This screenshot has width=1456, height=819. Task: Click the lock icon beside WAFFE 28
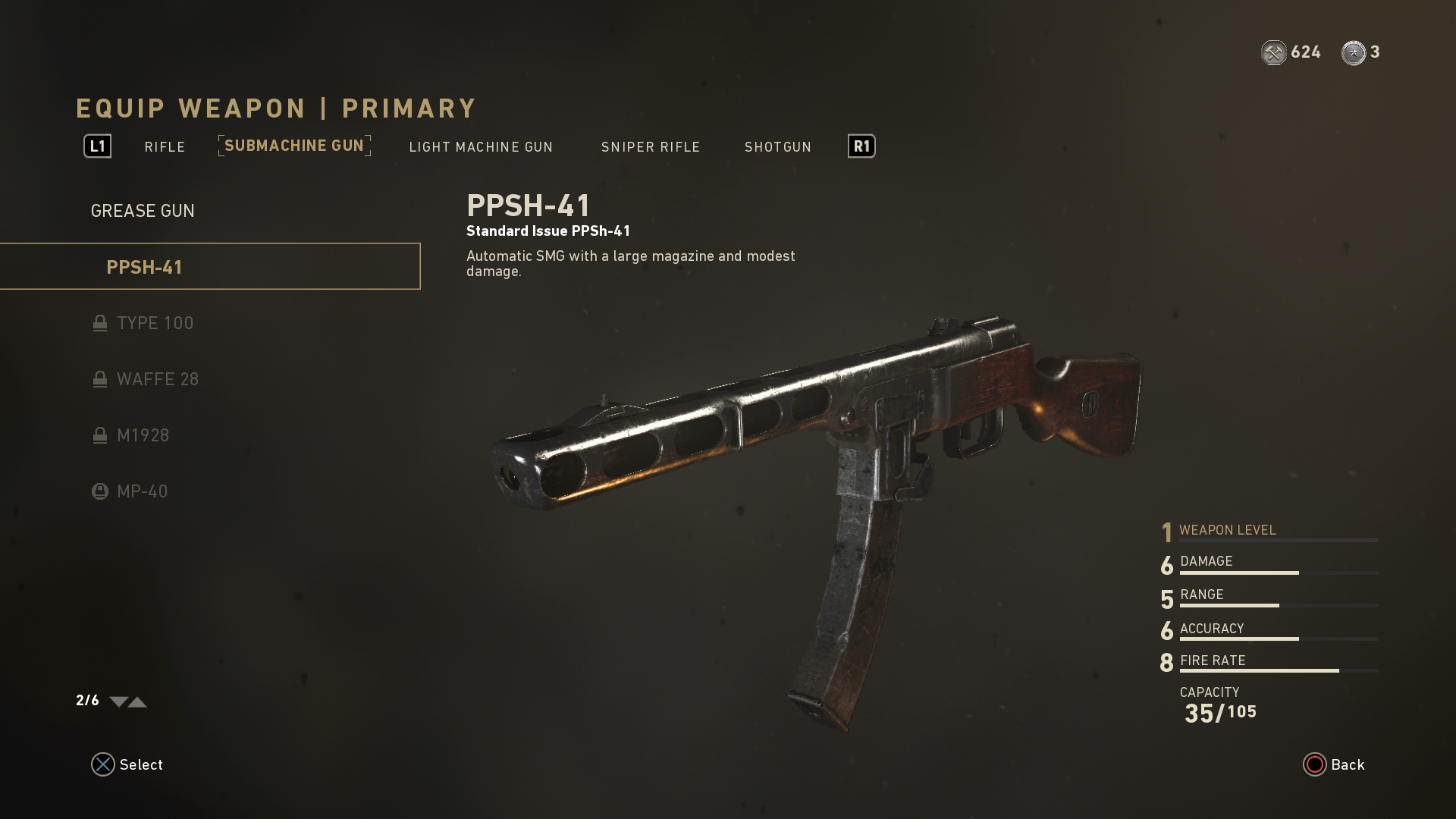pyautogui.click(x=100, y=379)
